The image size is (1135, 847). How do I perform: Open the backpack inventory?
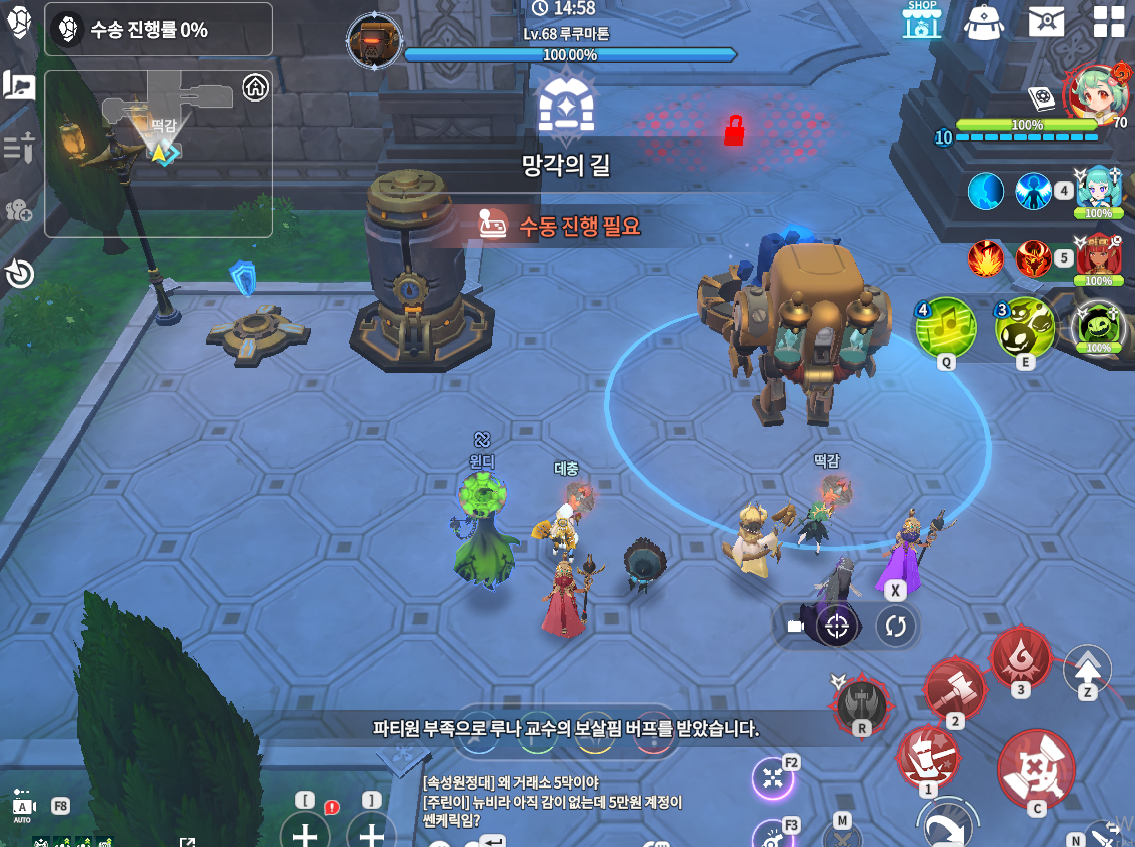click(984, 21)
